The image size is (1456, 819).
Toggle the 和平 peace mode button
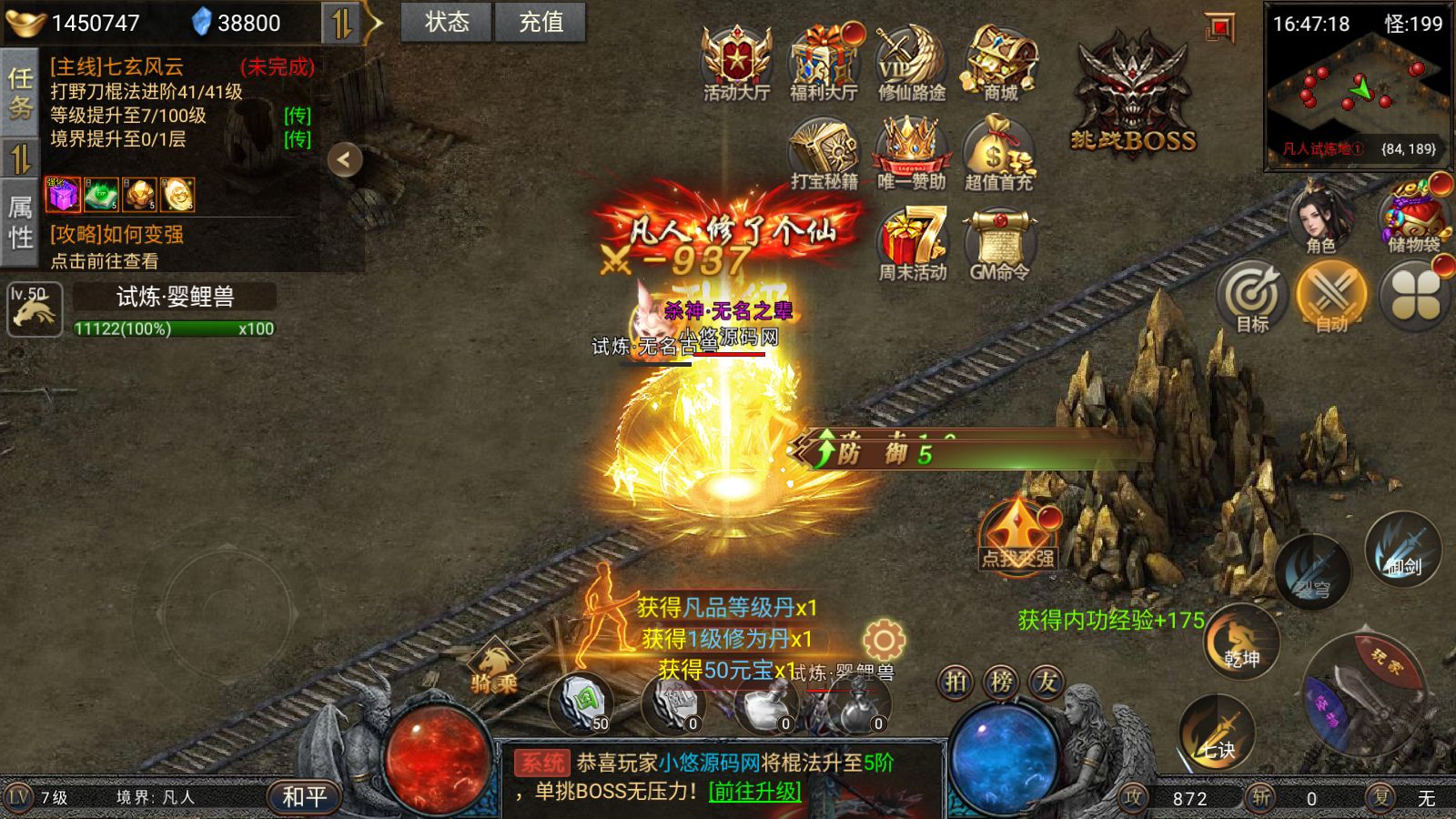(x=304, y=797)
